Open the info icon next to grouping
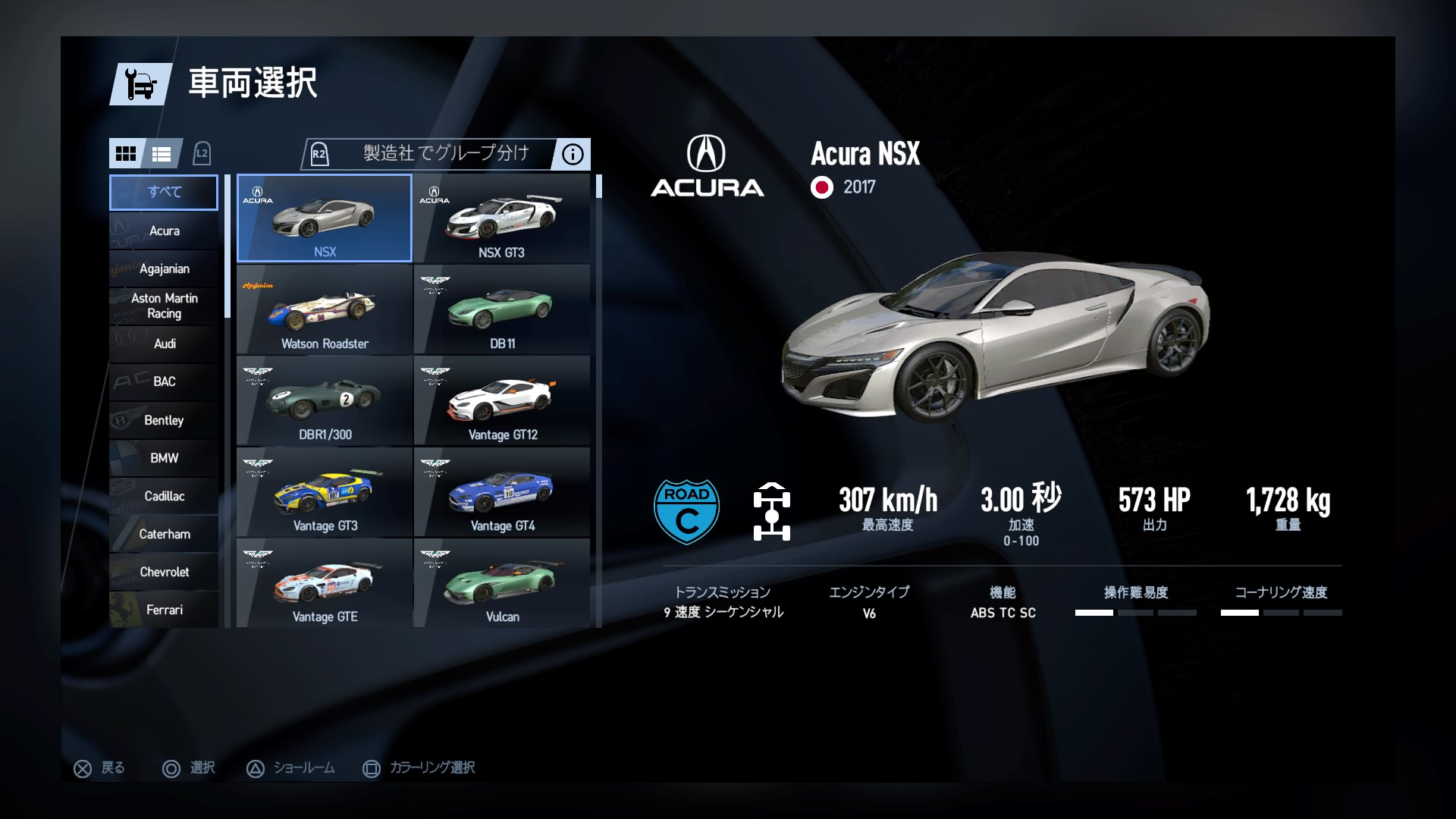The width and height of the screenshot is (1456, 819). click(x=573, y=155)
